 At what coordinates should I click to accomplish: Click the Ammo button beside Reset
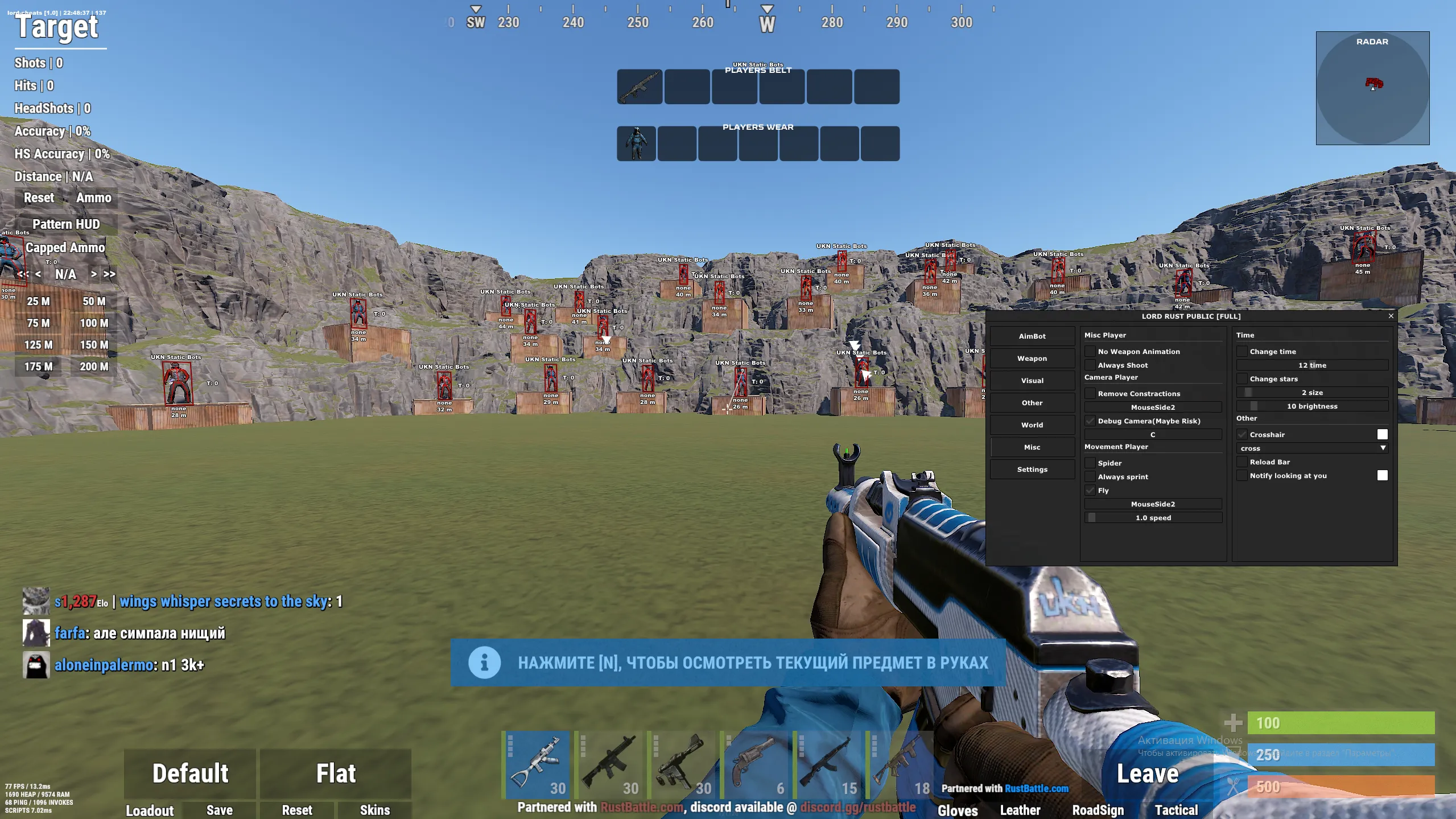[94, 198]
